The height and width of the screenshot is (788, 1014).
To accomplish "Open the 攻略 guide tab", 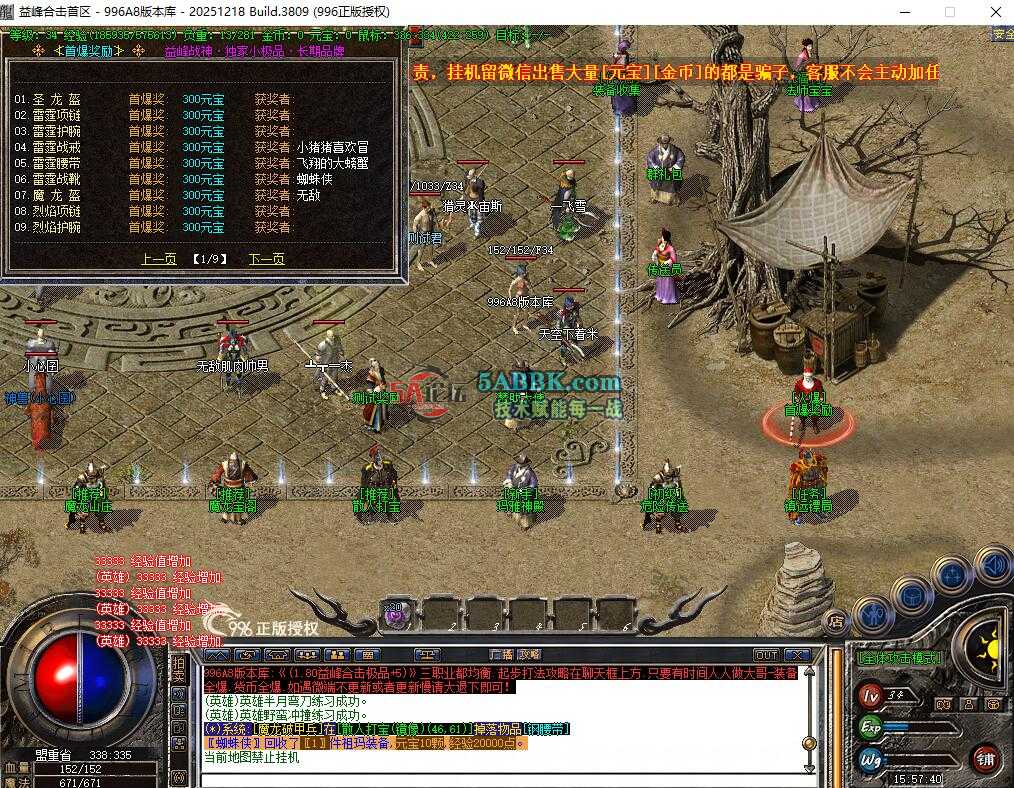I will pyautogui.click(x=529, y=655).
